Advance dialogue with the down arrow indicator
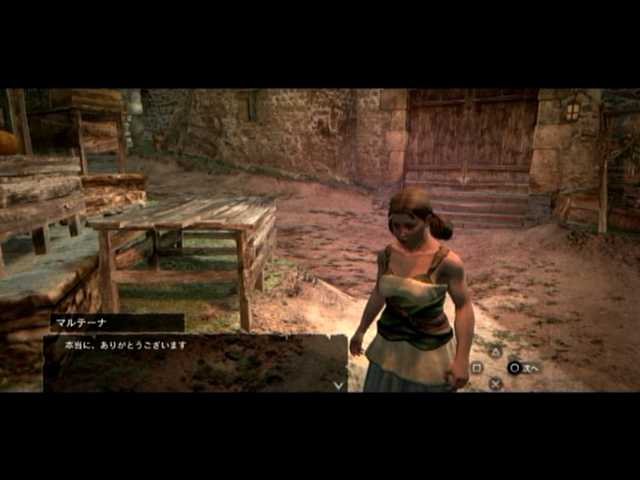 click(338, 384)
